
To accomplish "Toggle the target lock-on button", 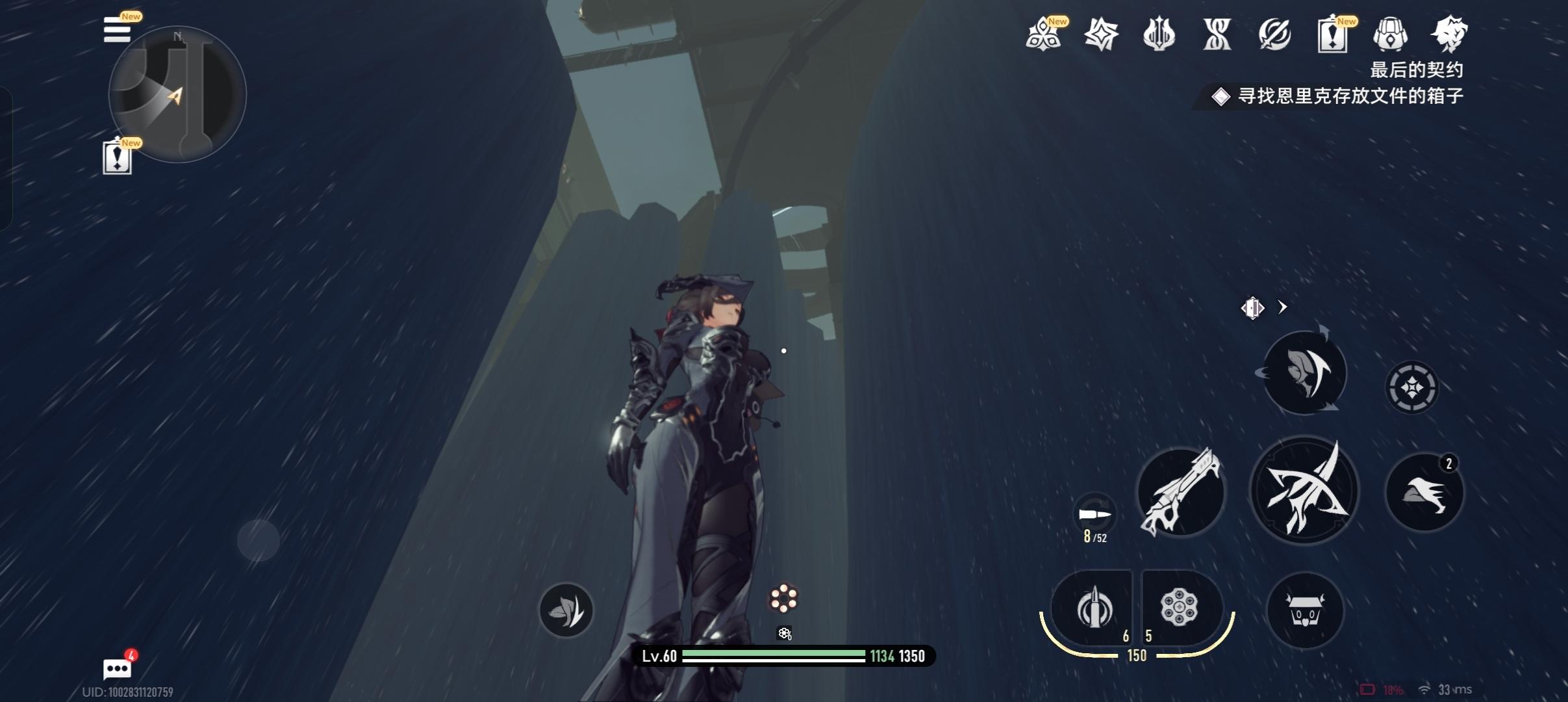I will tap(1411, 388).
